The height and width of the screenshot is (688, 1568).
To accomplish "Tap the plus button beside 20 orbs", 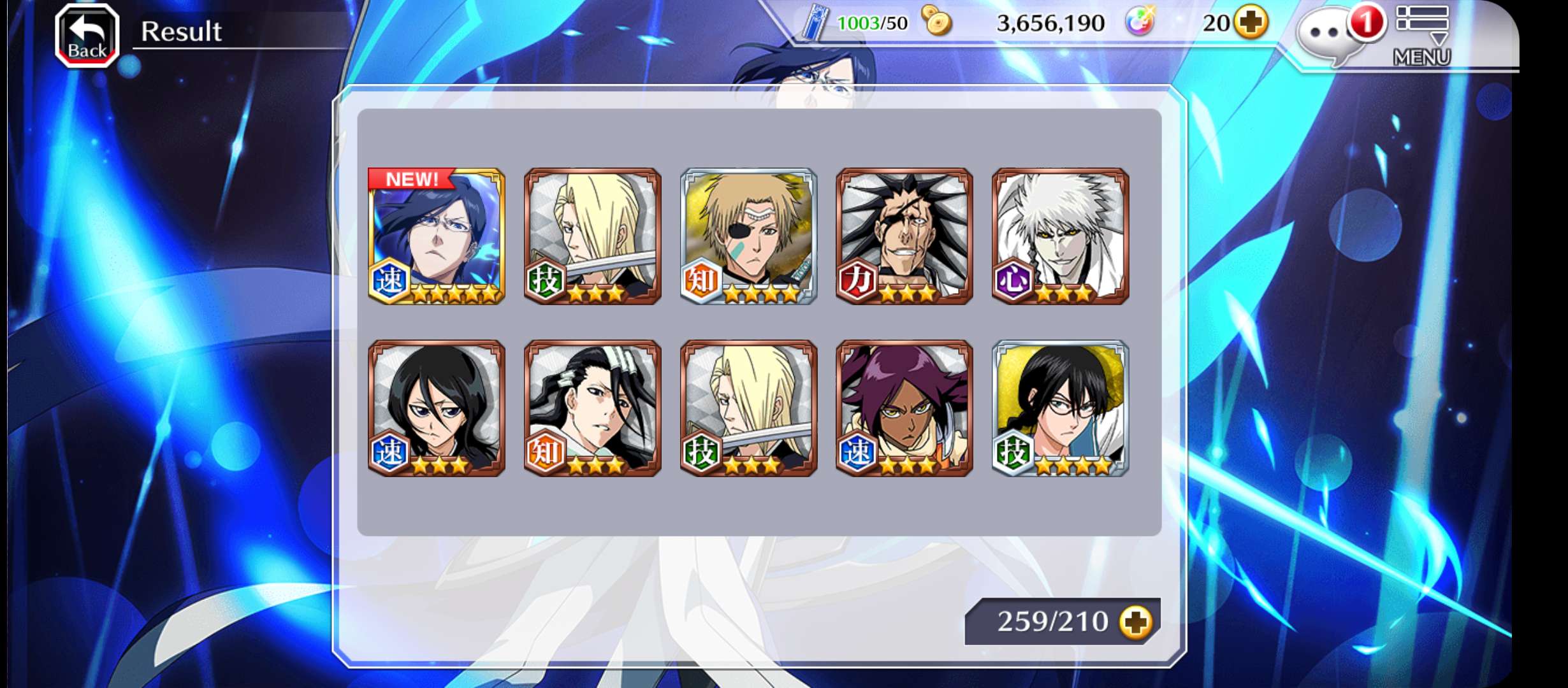I will (x=1251, y=23).
